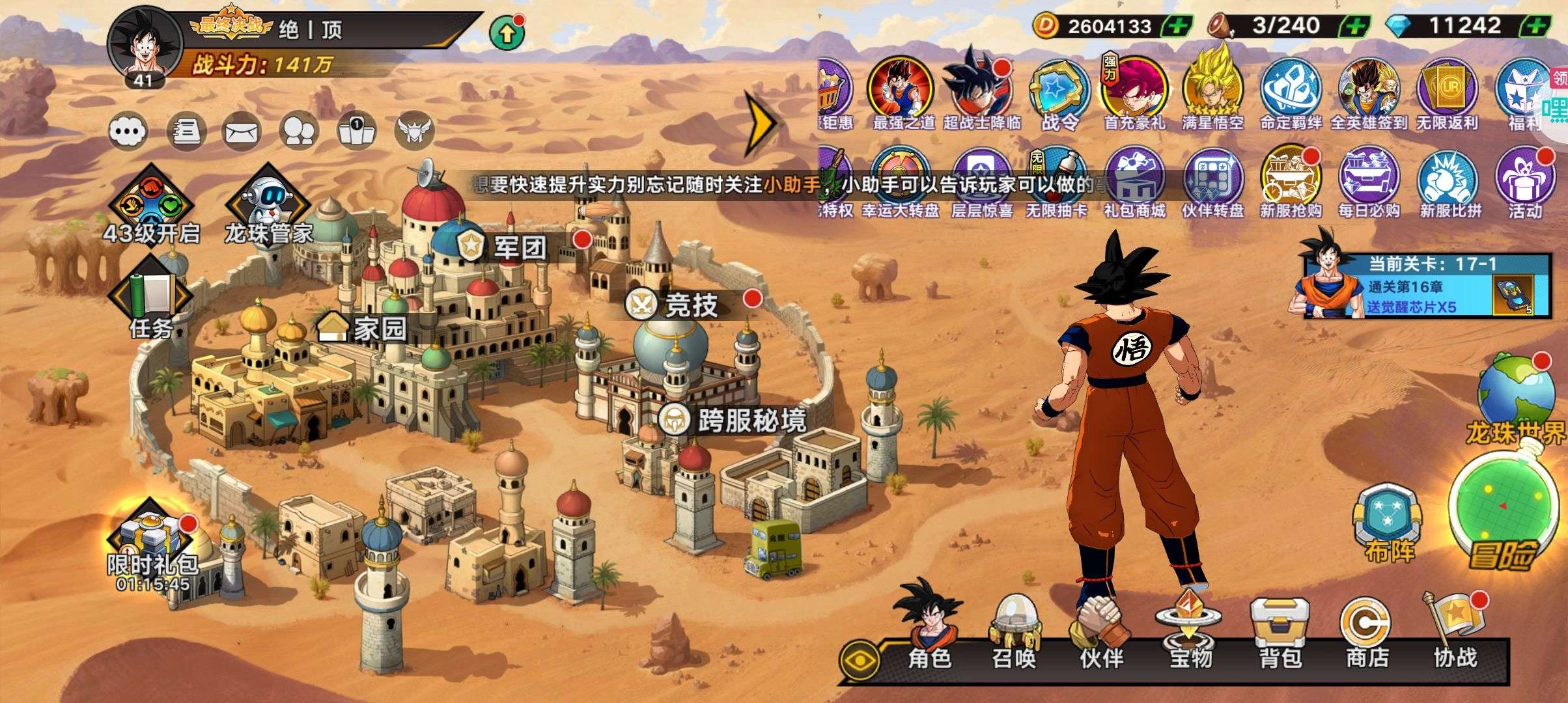Screen dimensions: 1568x703
Task: Open the mail envelope icon
Action: [242, 131]
